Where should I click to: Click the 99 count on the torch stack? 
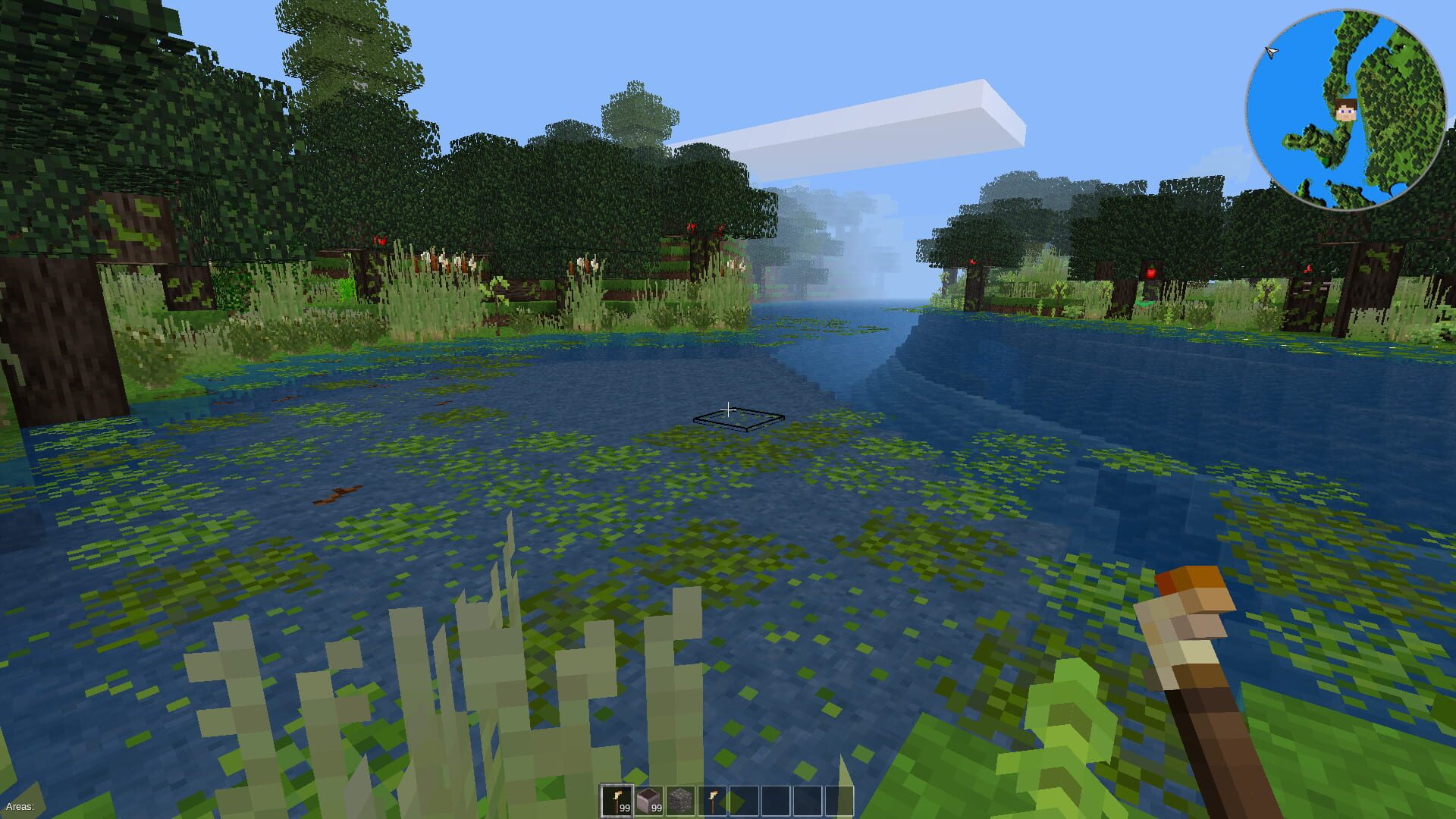(x=625, y=808)
